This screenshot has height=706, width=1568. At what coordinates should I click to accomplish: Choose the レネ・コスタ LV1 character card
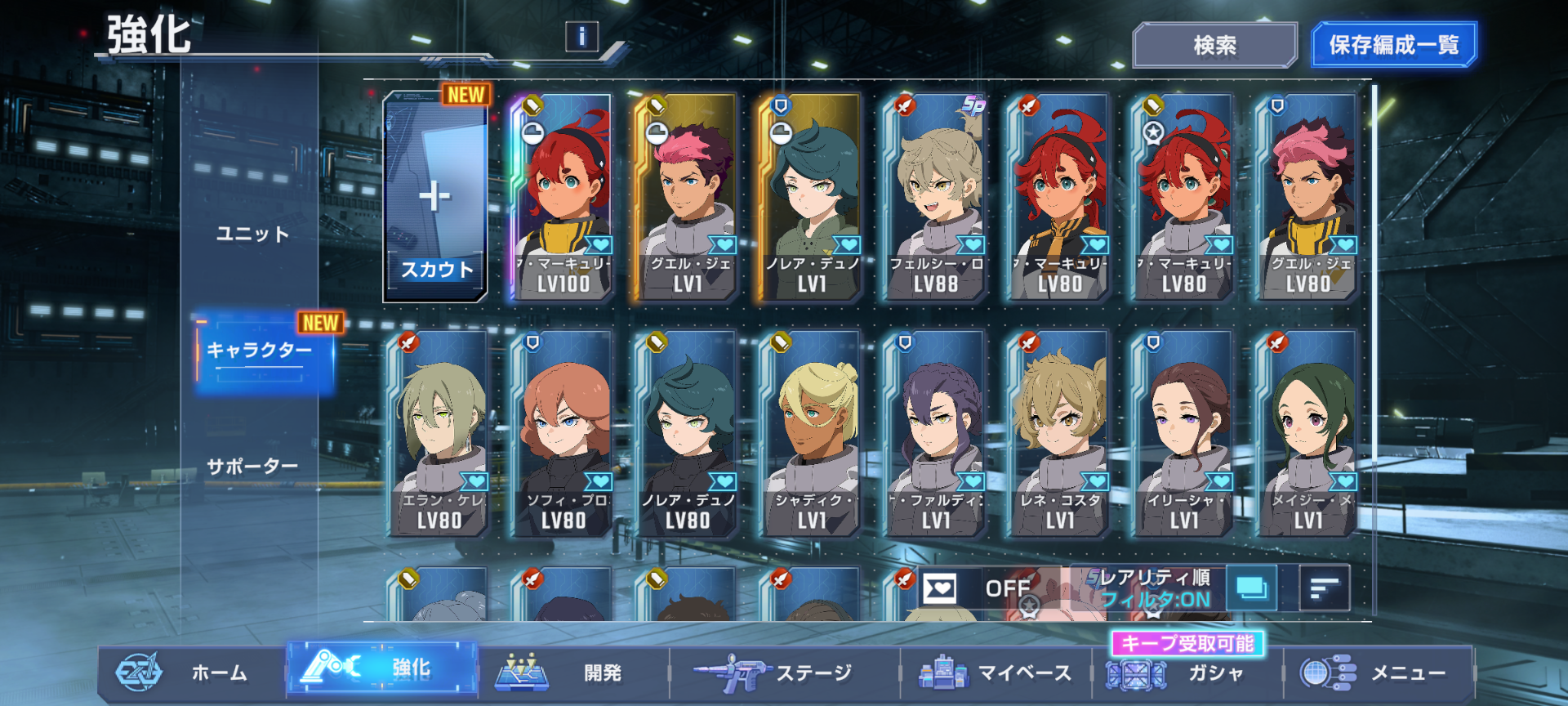(x=1060, y=435)
